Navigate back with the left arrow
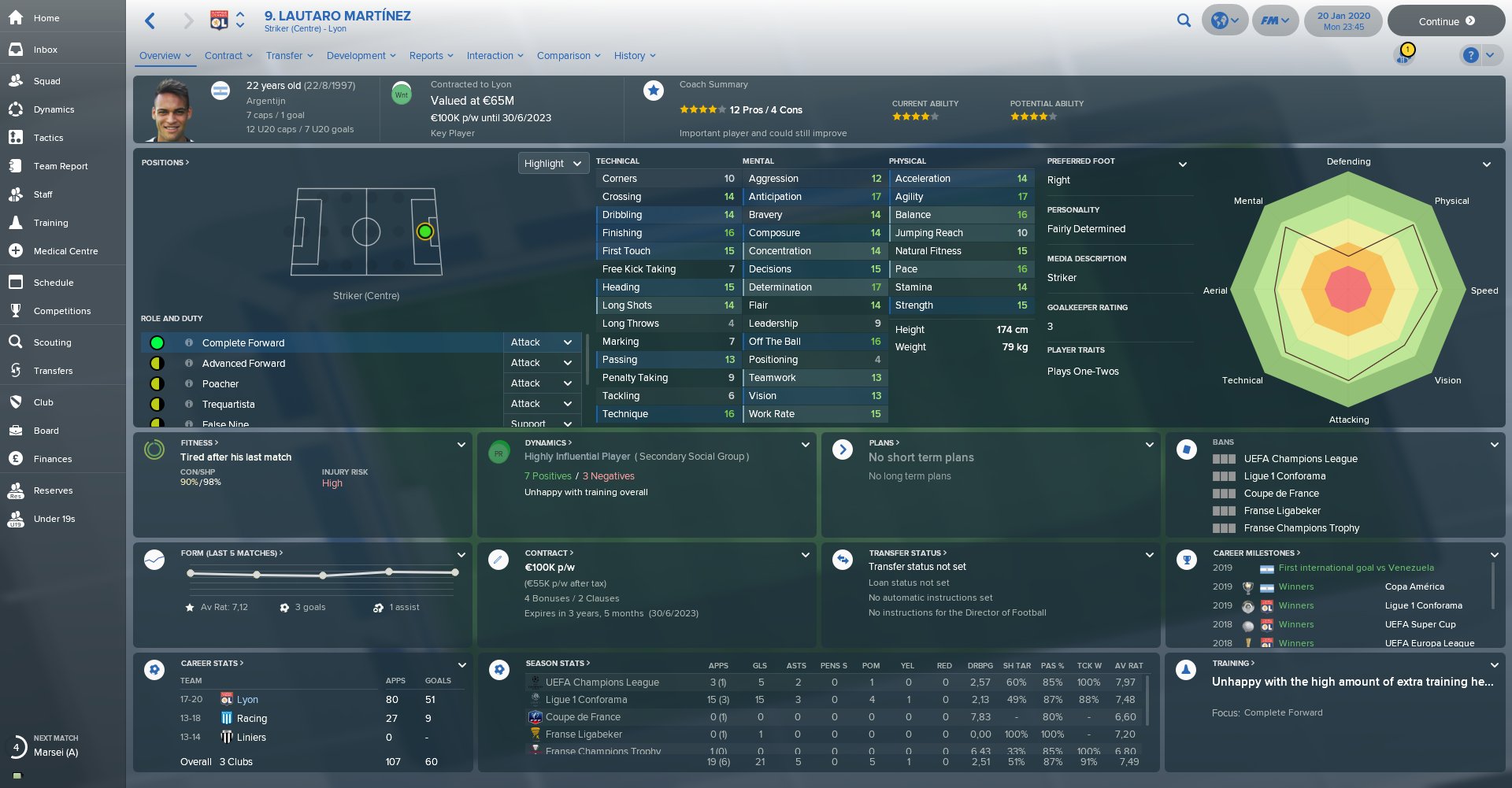This screenshot has width=1512, height=788. click(x=150, y=21)
